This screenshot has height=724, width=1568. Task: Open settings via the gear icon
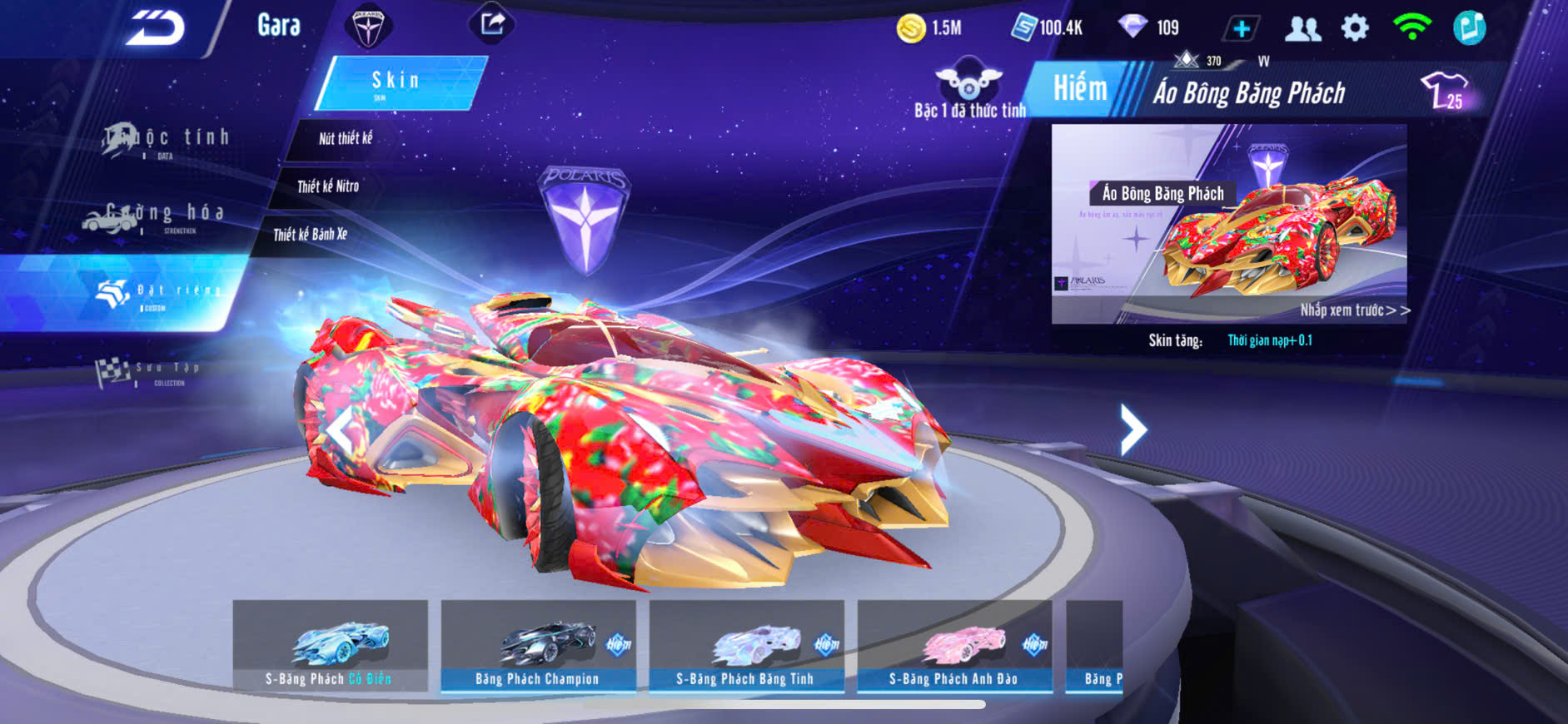pos(1355,28)
